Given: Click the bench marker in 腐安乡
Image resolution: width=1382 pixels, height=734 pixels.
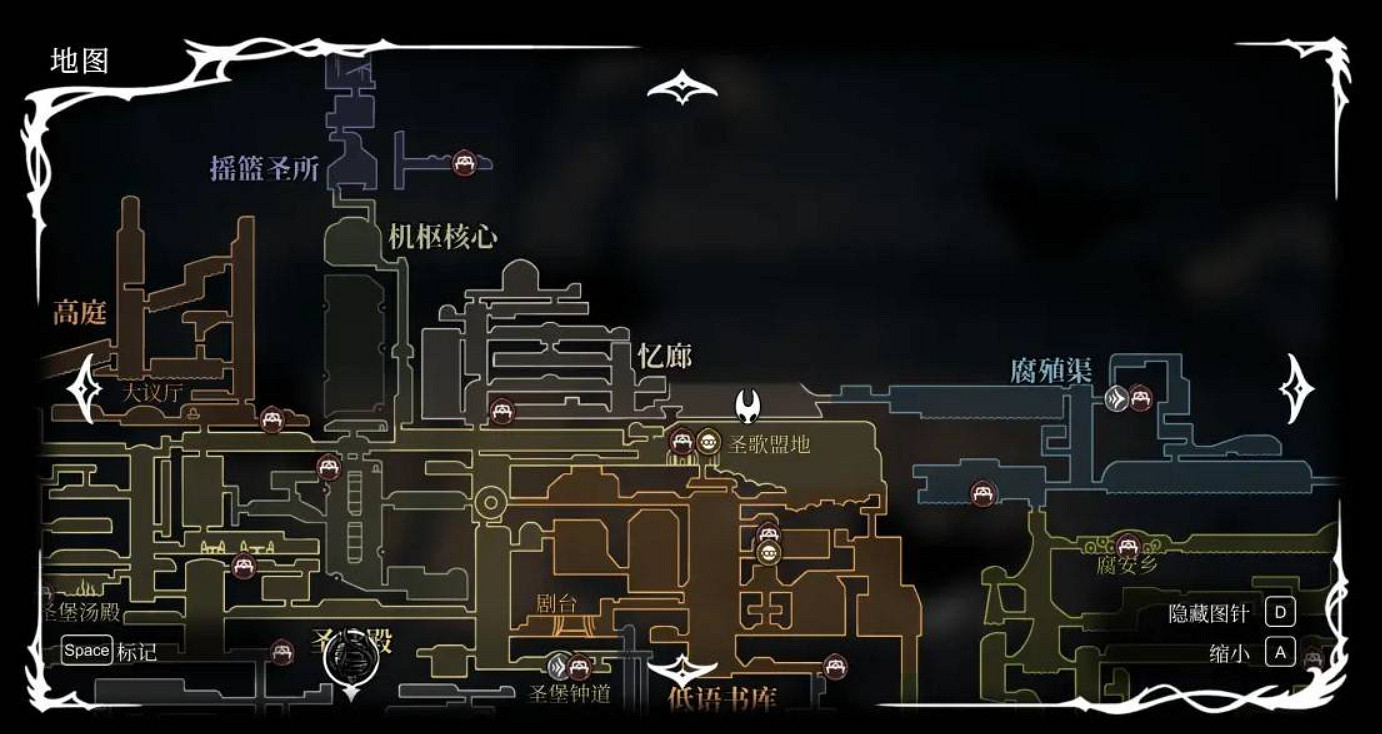Looking at the screenshot, I should click(x=1129, y=545).
